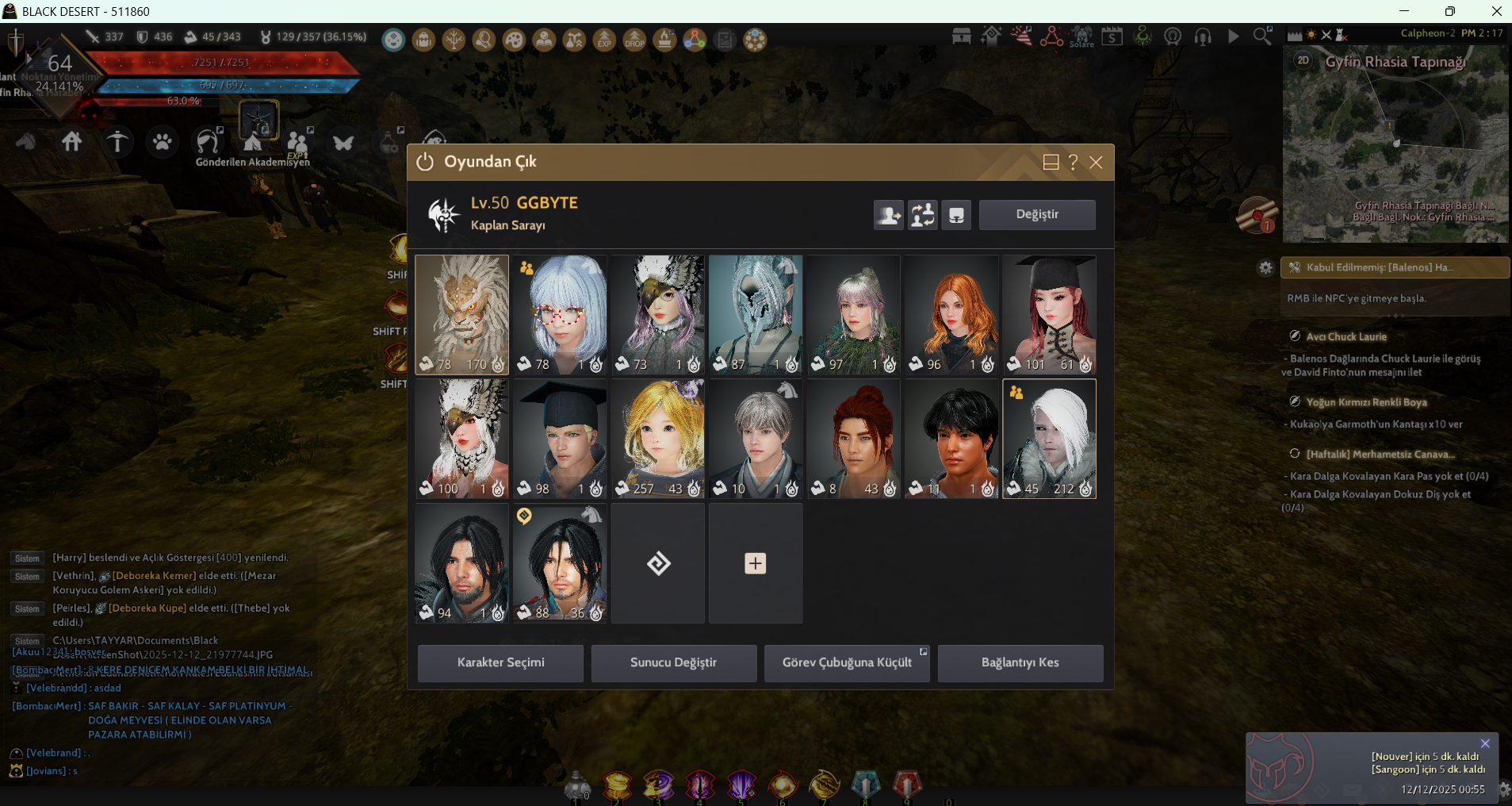Select the orange-haired female character

(951, 314)
